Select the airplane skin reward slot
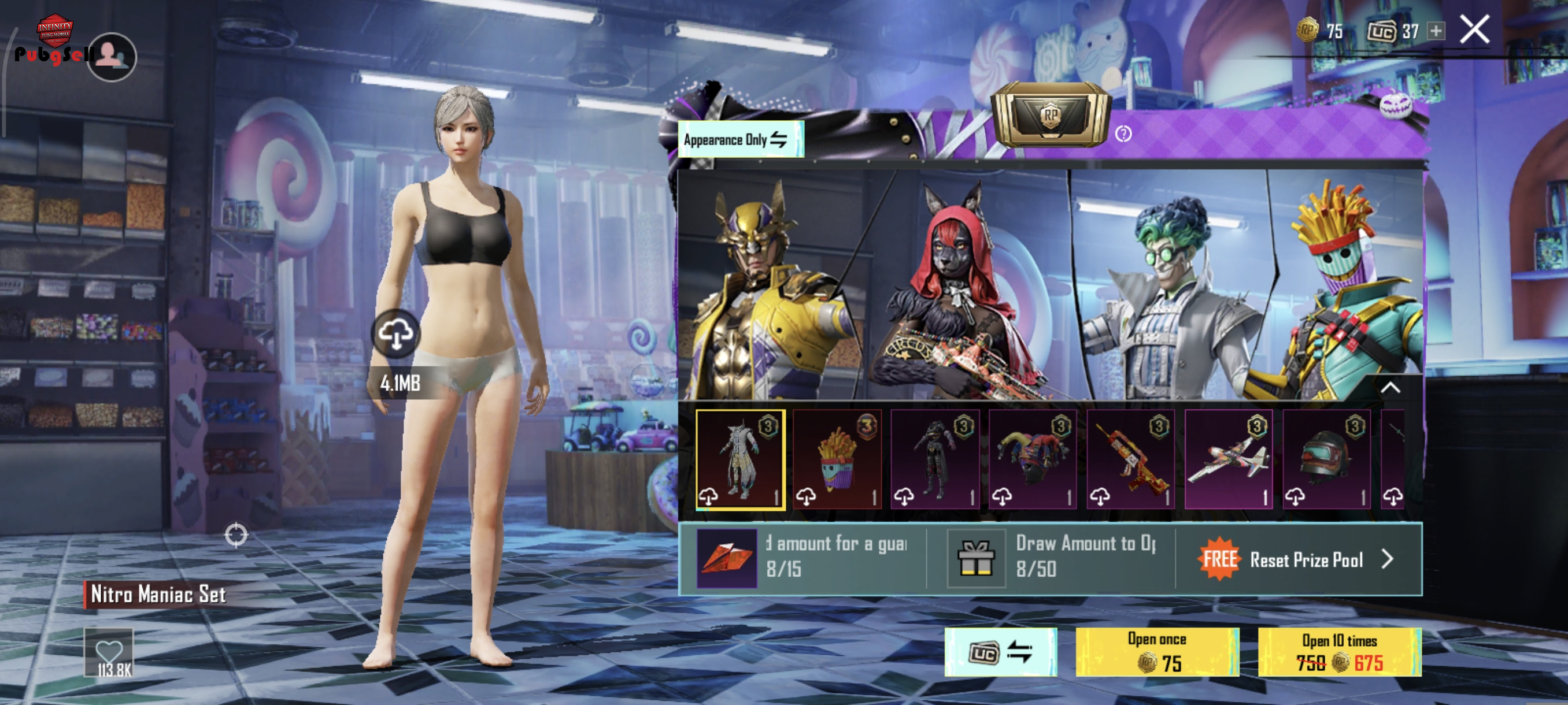 1229,459
